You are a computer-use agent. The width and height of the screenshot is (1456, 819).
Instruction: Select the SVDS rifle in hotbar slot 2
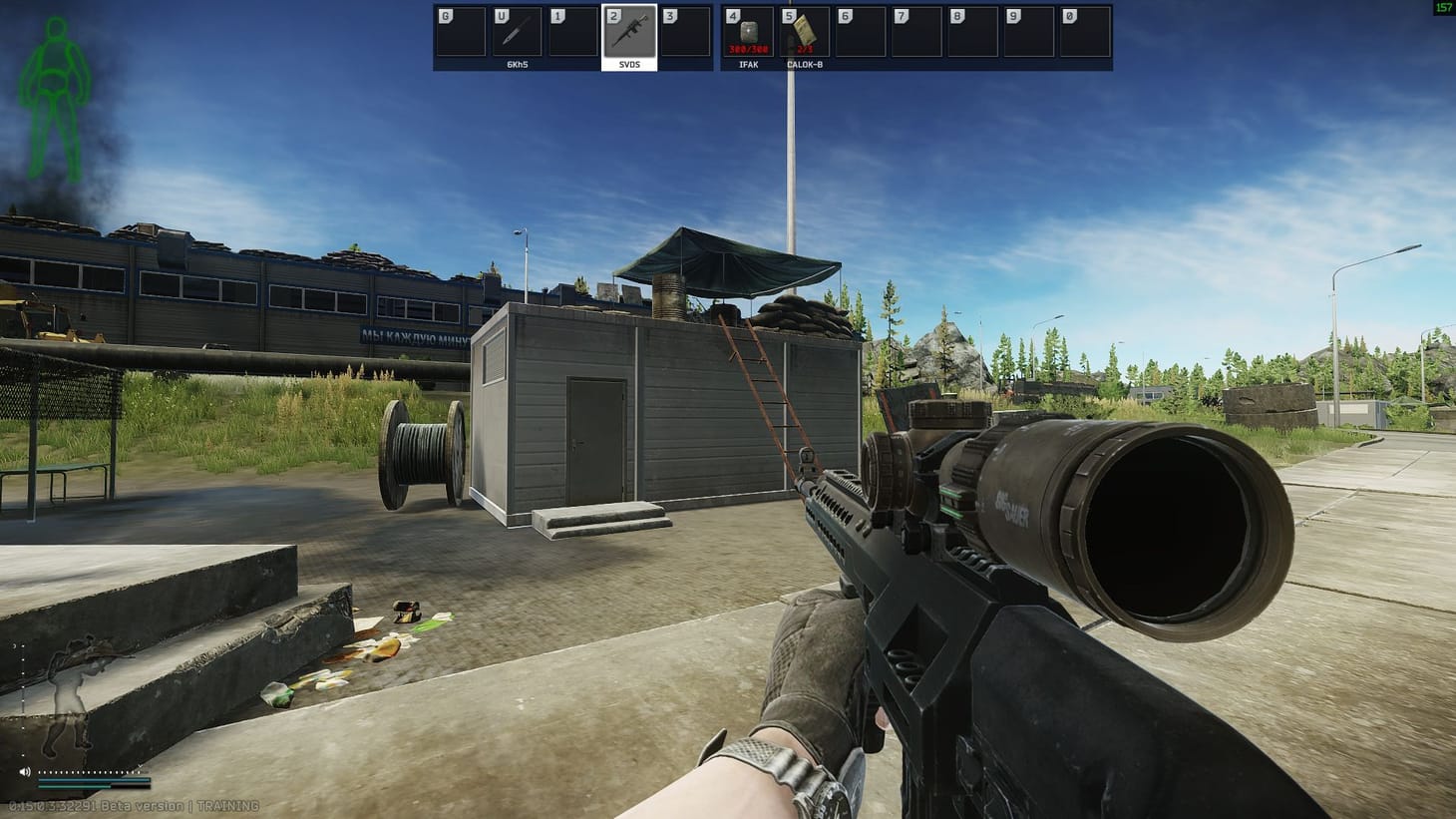tap(630, 30)
